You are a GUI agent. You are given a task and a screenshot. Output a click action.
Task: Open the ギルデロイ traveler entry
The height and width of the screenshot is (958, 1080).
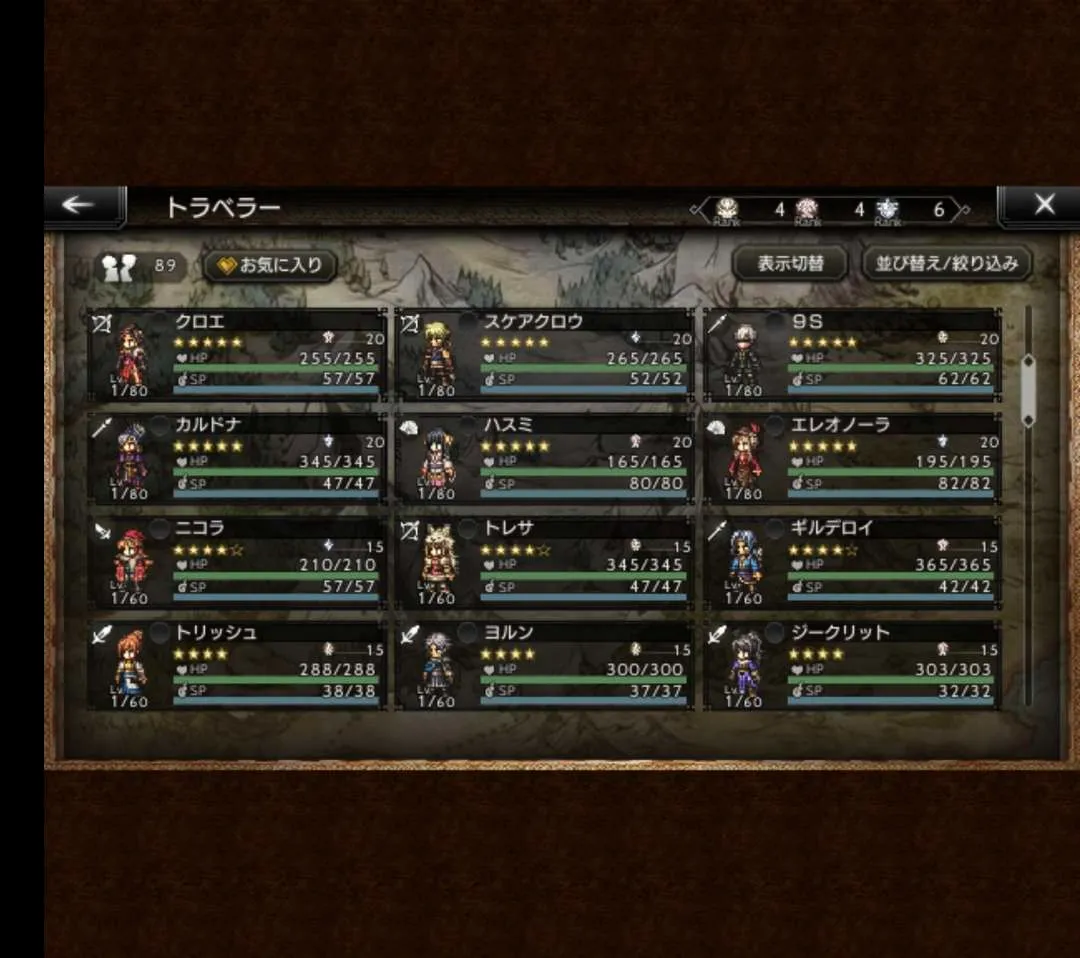[x=851, y=563]
